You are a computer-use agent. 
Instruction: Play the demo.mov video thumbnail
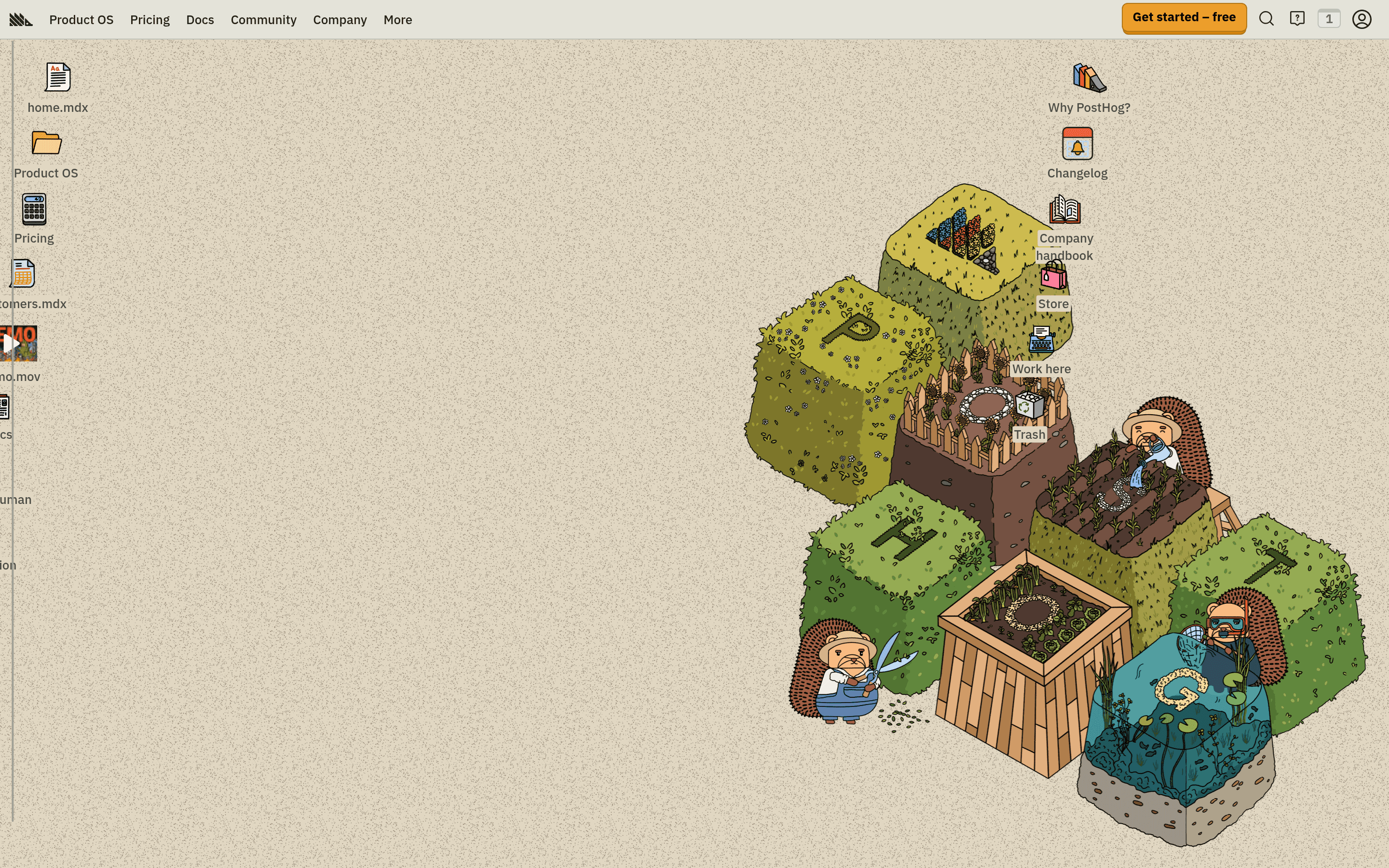coord(17,343)
